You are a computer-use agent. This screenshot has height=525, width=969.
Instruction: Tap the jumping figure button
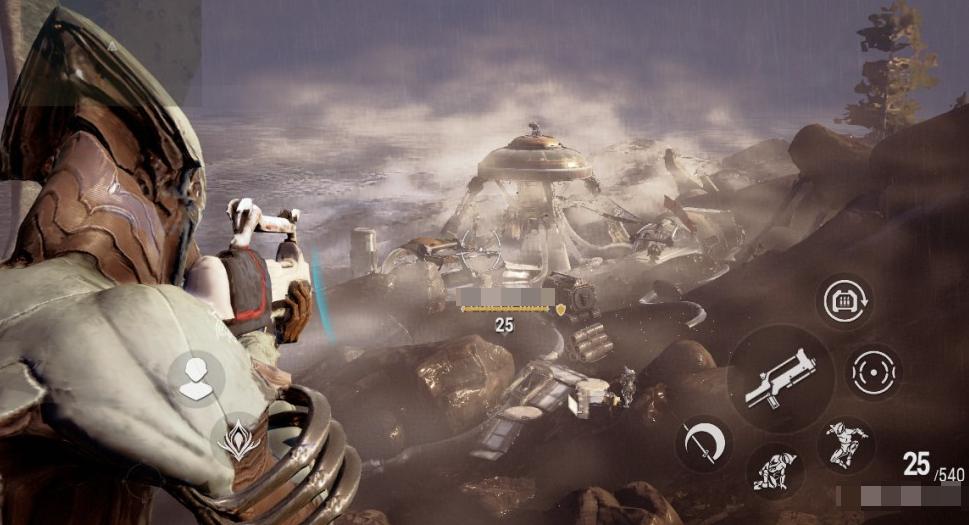point(845,445)
